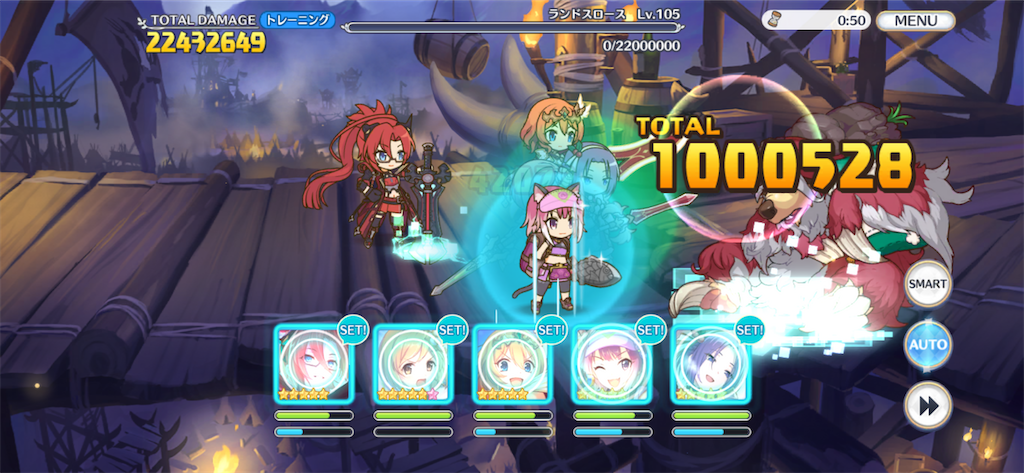Select the purple-haired character portrait
The image size is (1024, 473).
pyautogui.click(x=710, y=364)
